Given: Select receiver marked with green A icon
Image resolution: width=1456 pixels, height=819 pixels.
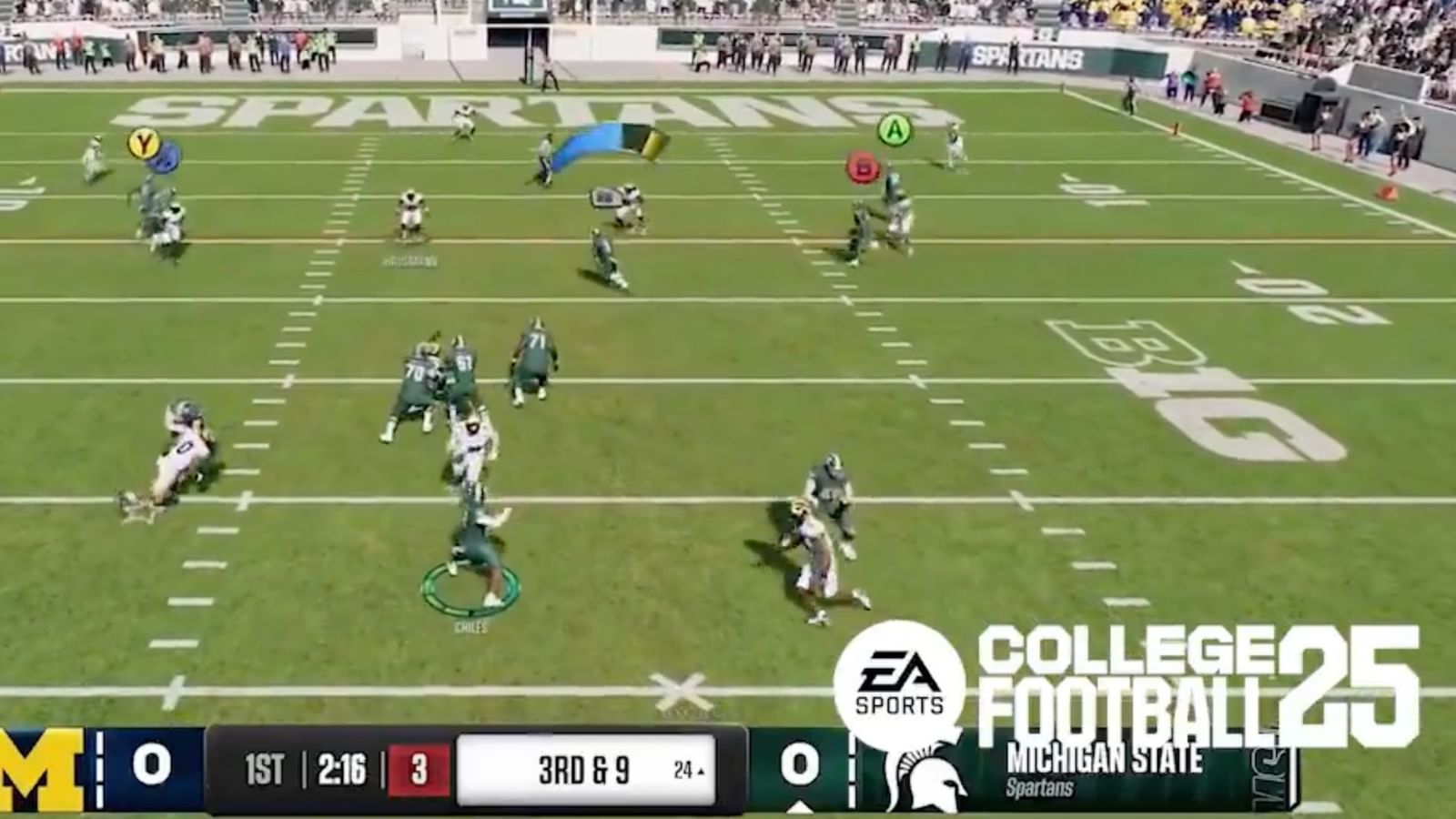Looking at the screenshot, I should pos(896,131).
